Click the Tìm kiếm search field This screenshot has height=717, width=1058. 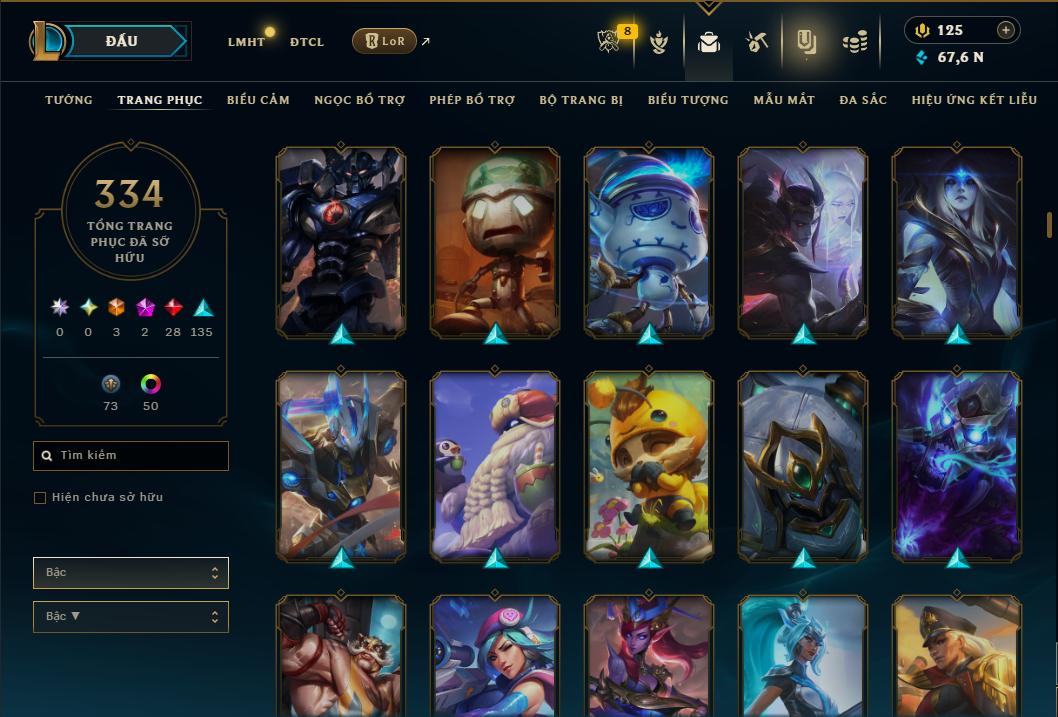coord(131,456)
